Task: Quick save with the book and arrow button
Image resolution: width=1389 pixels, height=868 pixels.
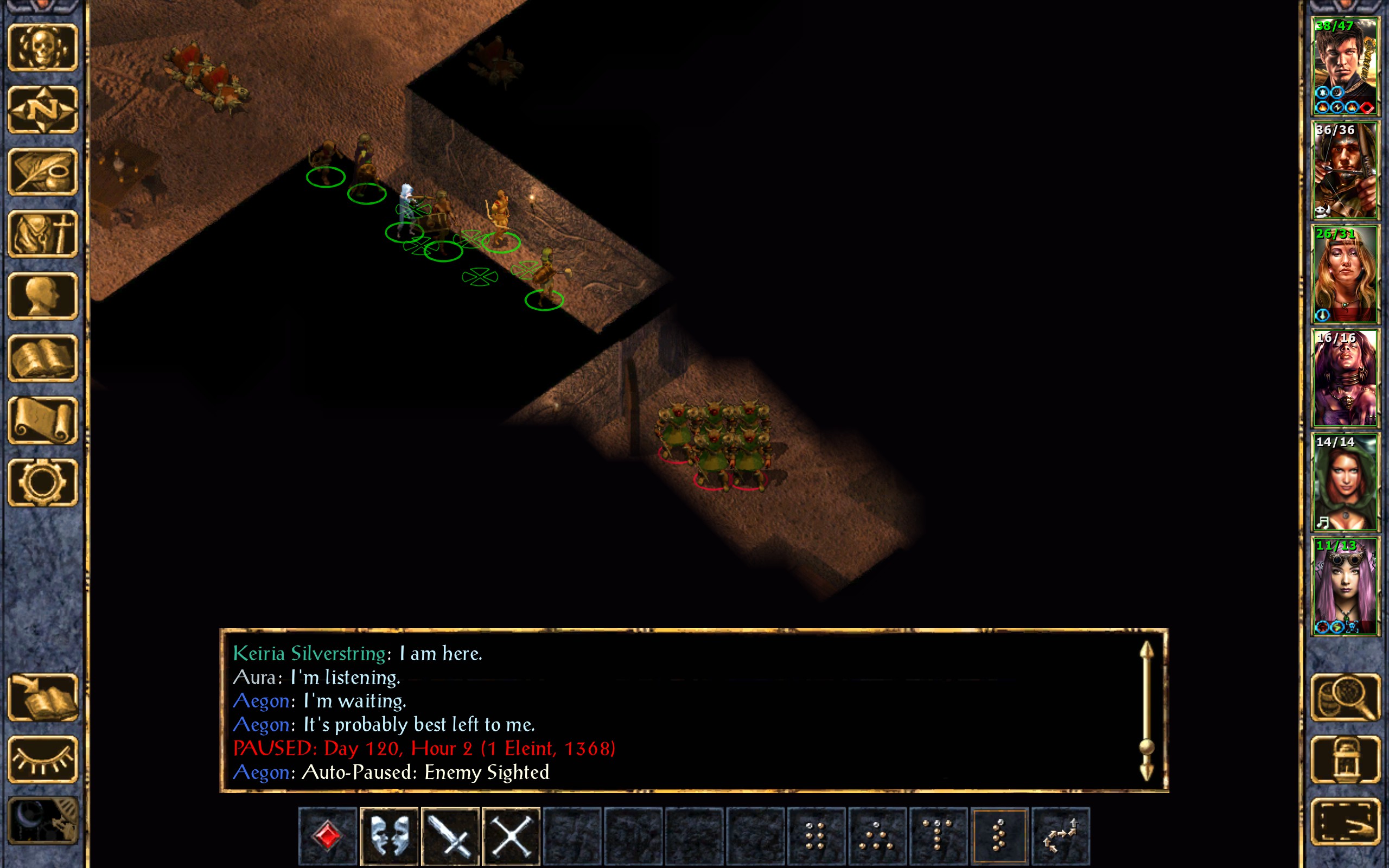Action: pyautogui.click(x=43, y=697)
